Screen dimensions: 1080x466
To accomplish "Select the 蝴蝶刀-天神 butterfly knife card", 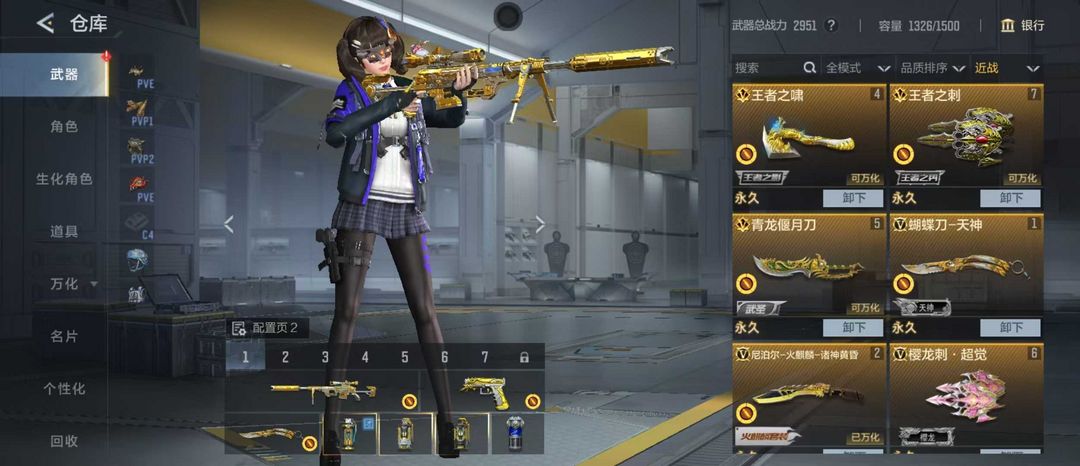I will pos(965,267).
